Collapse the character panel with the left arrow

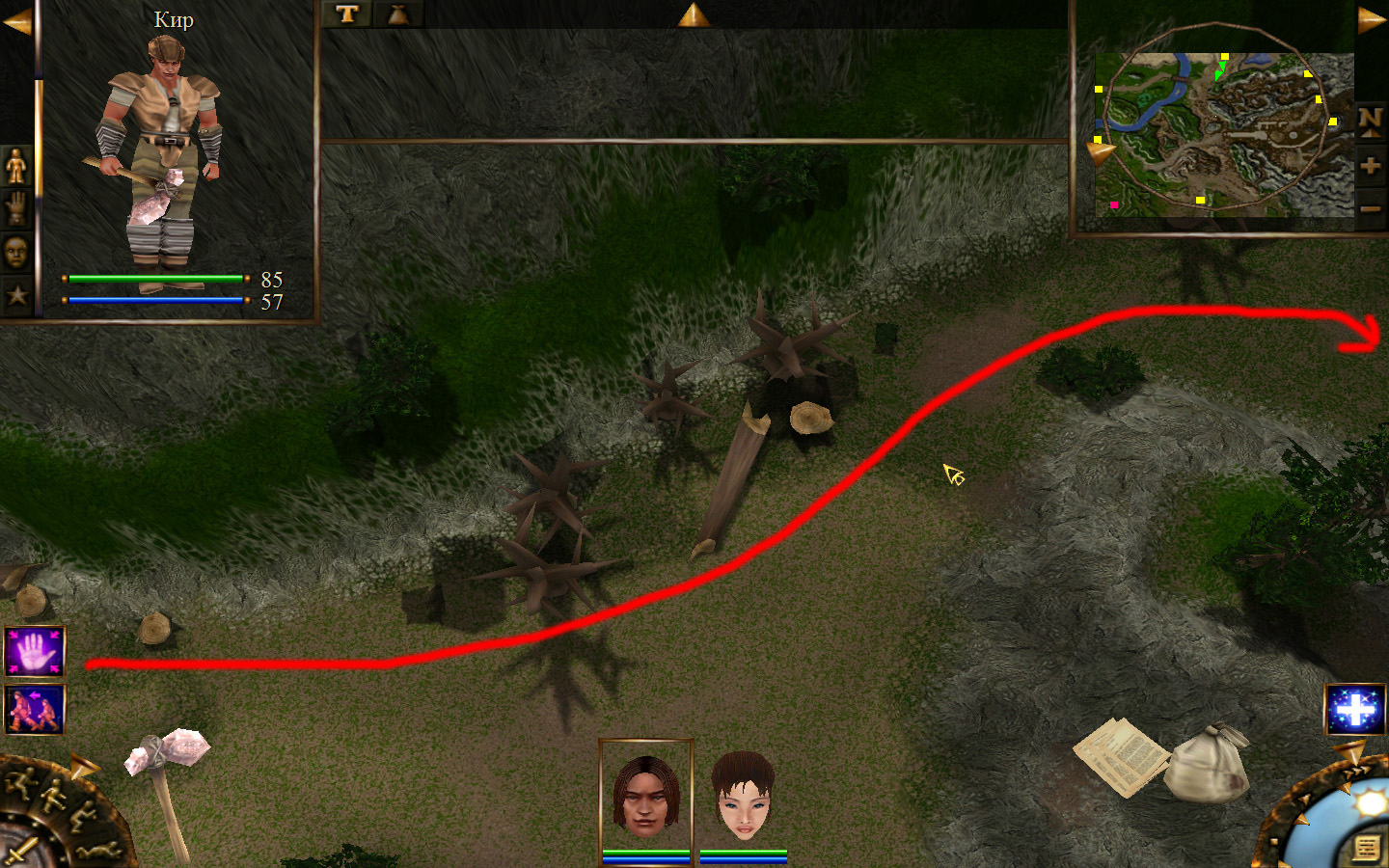[16, 21]
